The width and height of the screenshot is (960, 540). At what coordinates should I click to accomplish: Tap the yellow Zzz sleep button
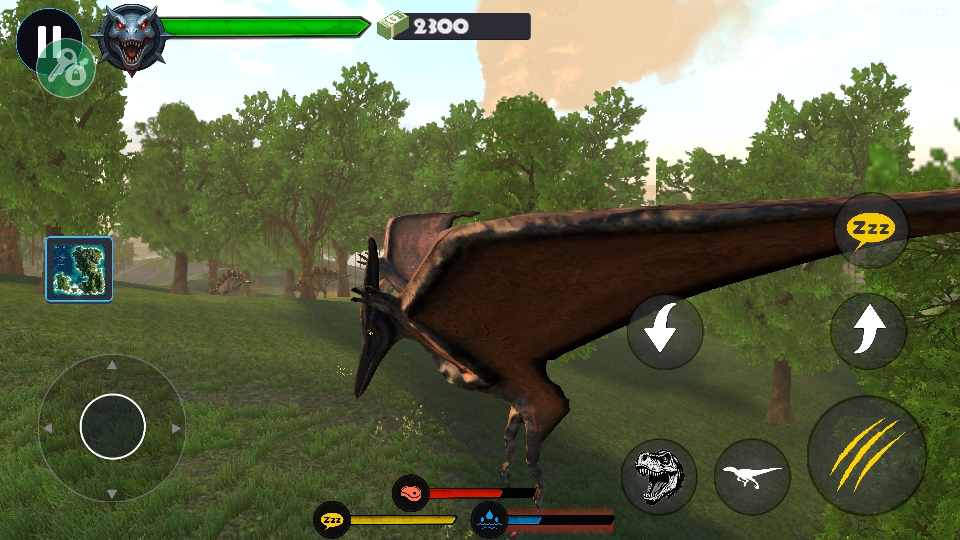pos(871,229)
